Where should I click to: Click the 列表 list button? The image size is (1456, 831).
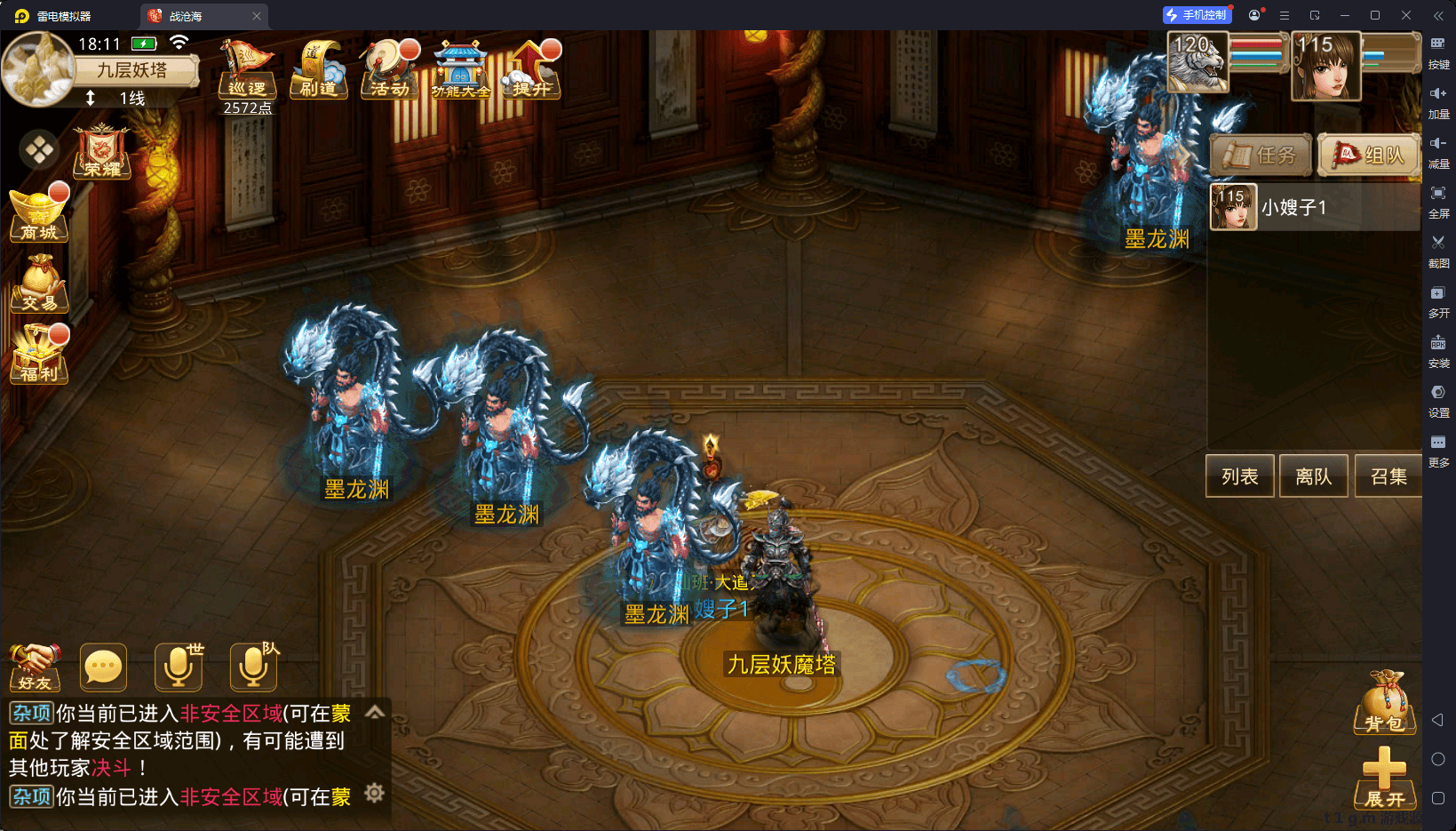[1239, 476]
